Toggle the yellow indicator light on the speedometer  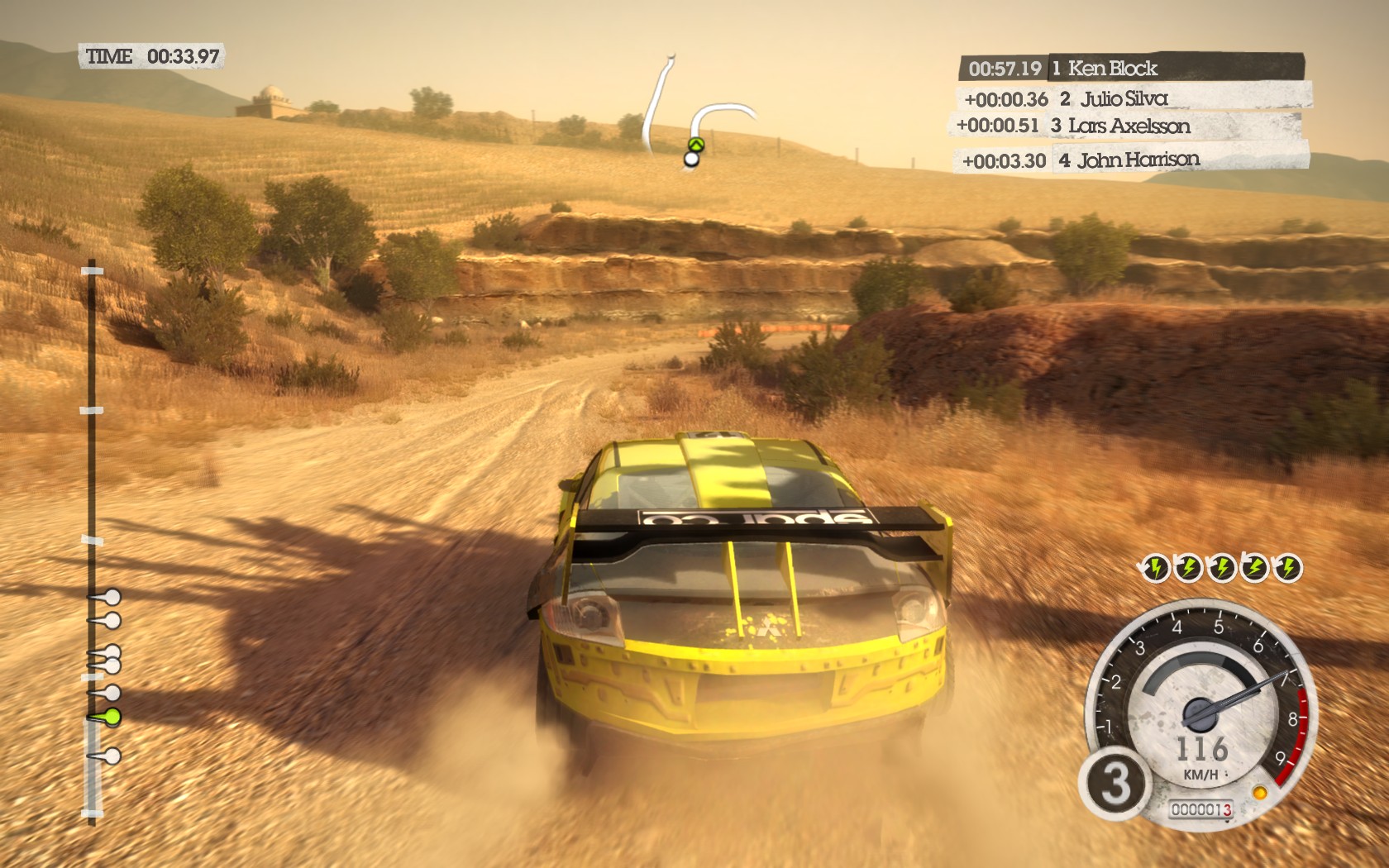click(1261, 792)
